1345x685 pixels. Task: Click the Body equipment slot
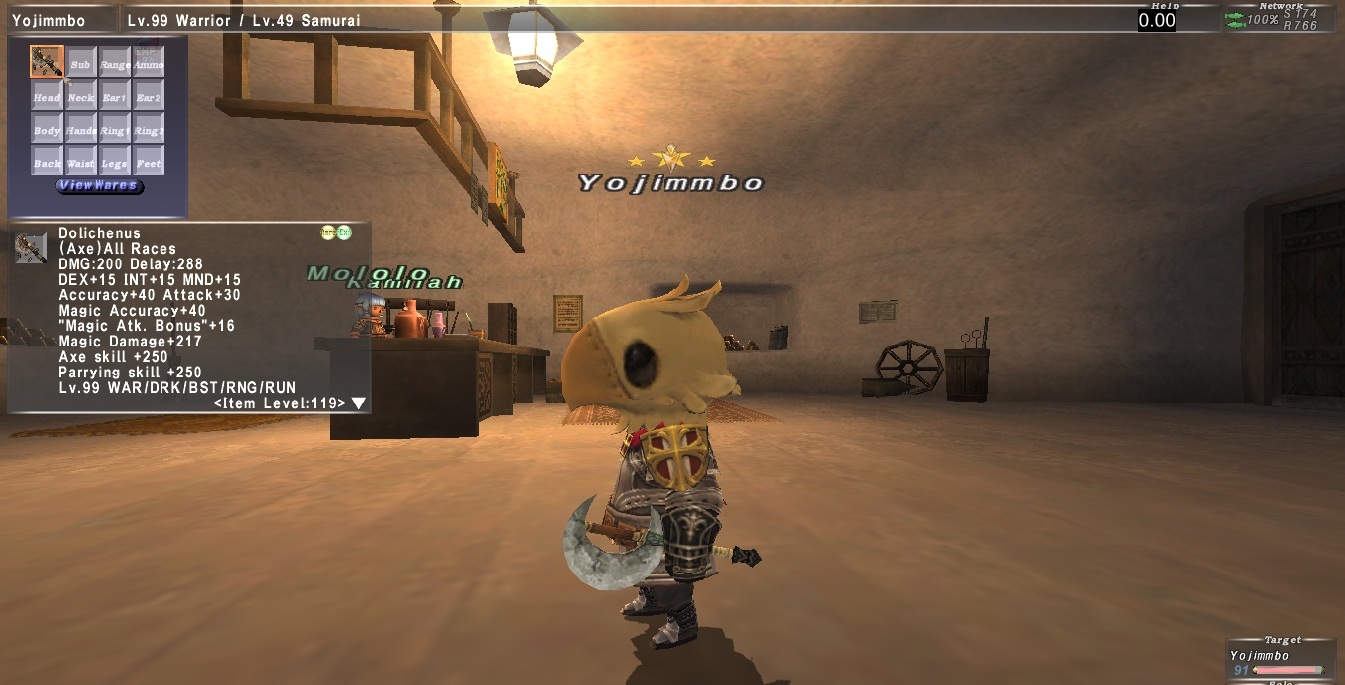pos(46,128)
